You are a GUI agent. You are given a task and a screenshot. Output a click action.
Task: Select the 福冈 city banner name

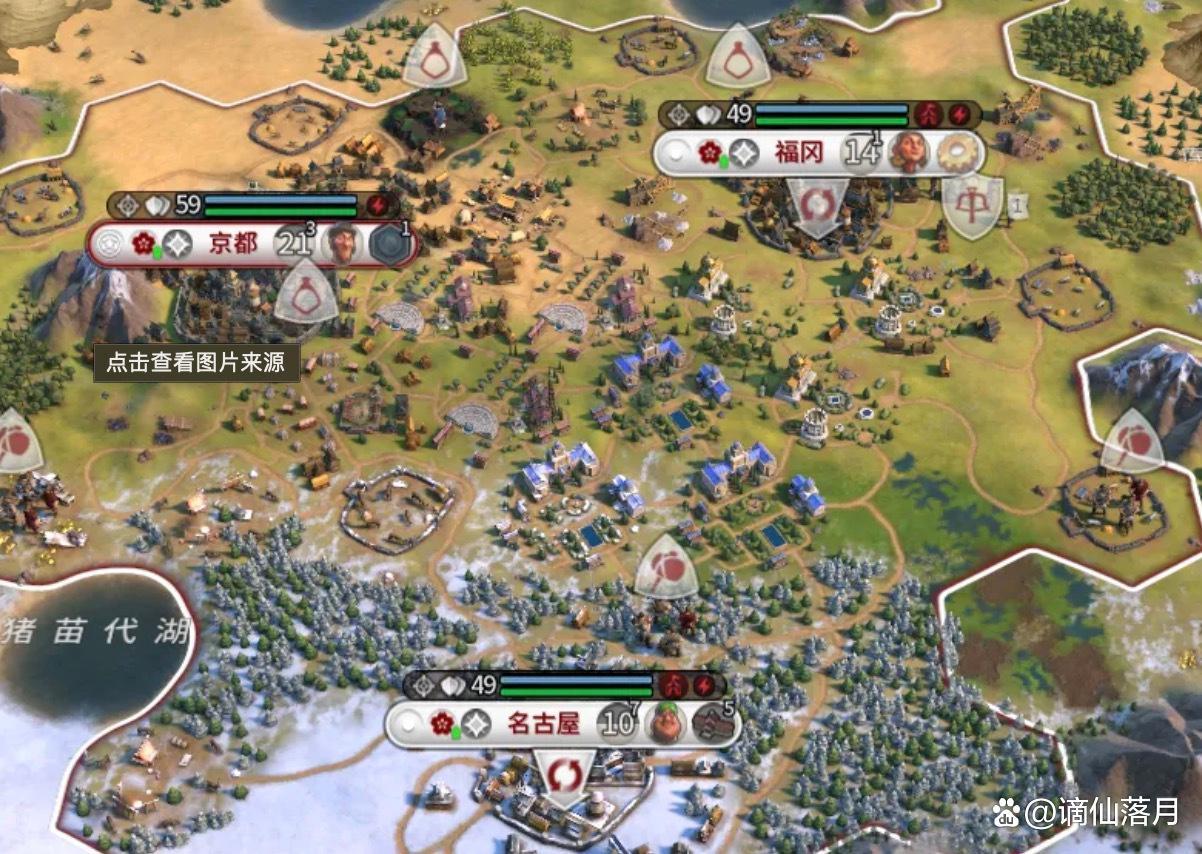[x=798, y=153]
